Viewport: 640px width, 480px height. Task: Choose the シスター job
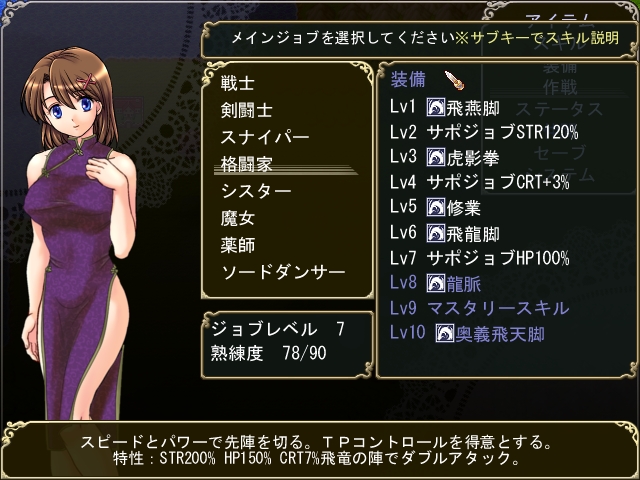click(256, 190)
